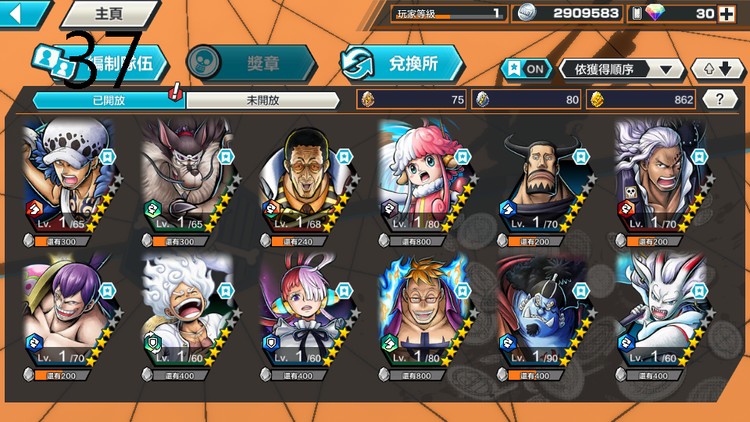Show the 已開放 unlocked characters

[x=108, y=100]
